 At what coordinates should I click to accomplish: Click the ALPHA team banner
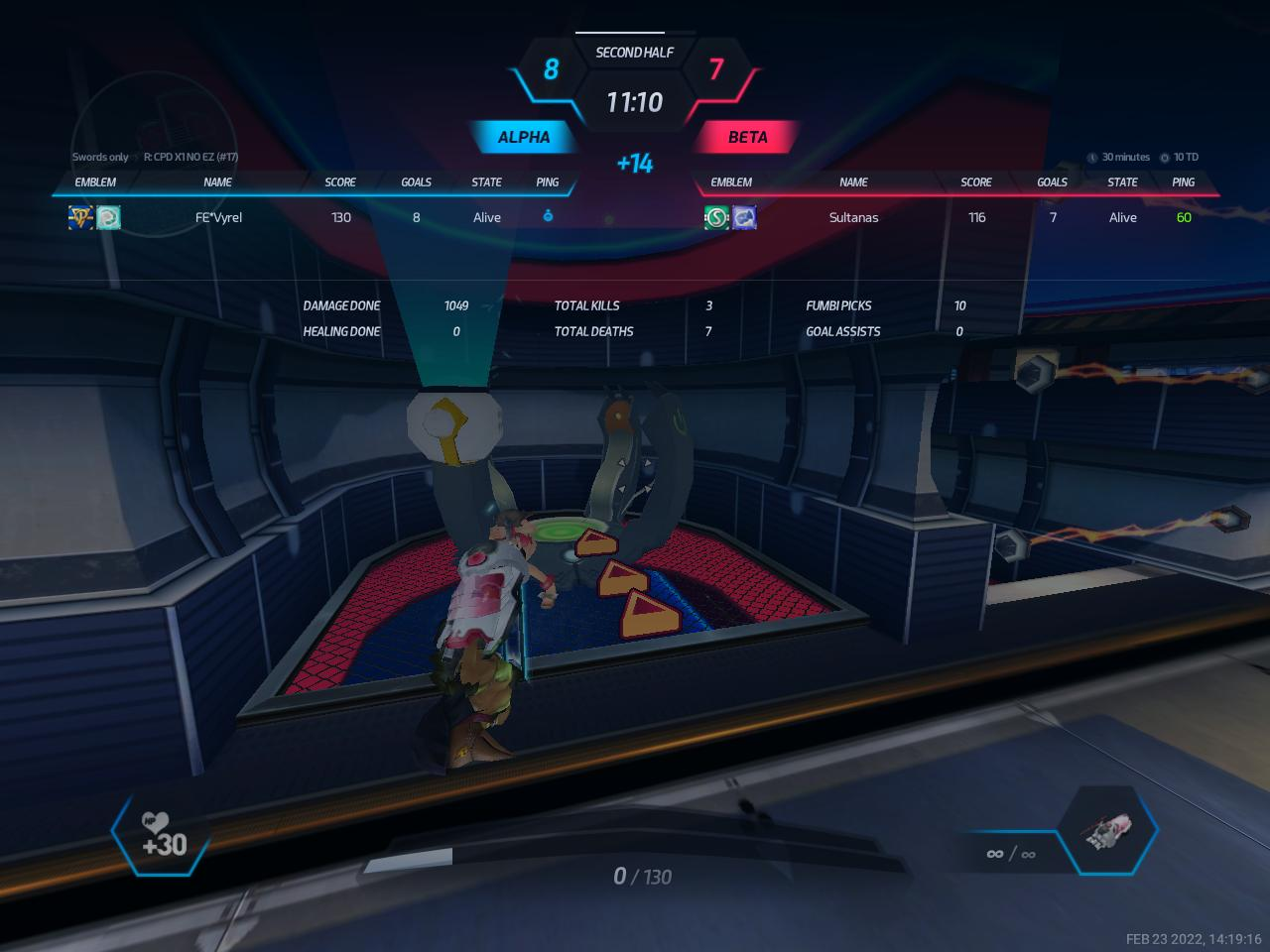[523, 137]
